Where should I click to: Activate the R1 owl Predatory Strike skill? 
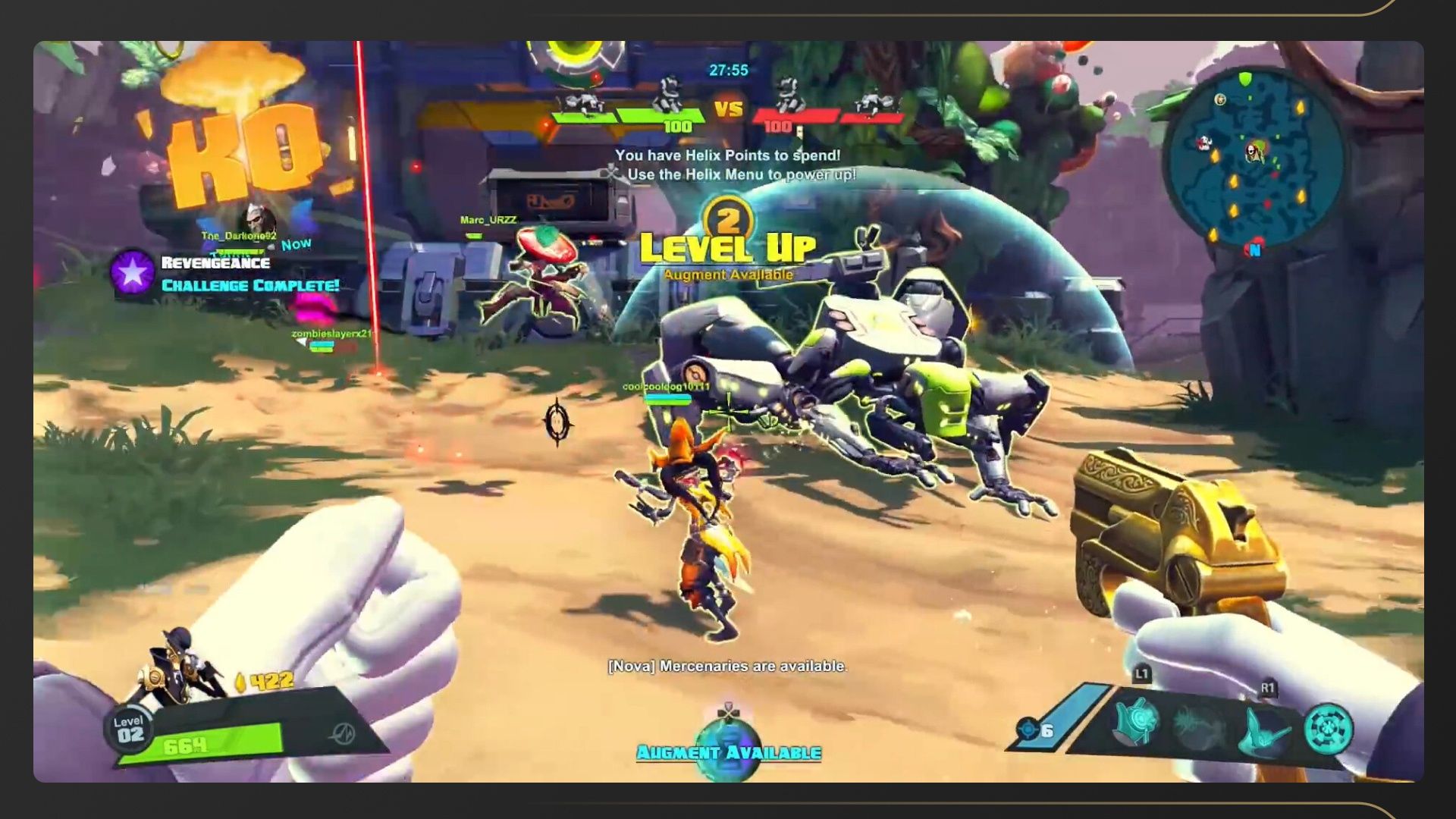point(1265,730)
